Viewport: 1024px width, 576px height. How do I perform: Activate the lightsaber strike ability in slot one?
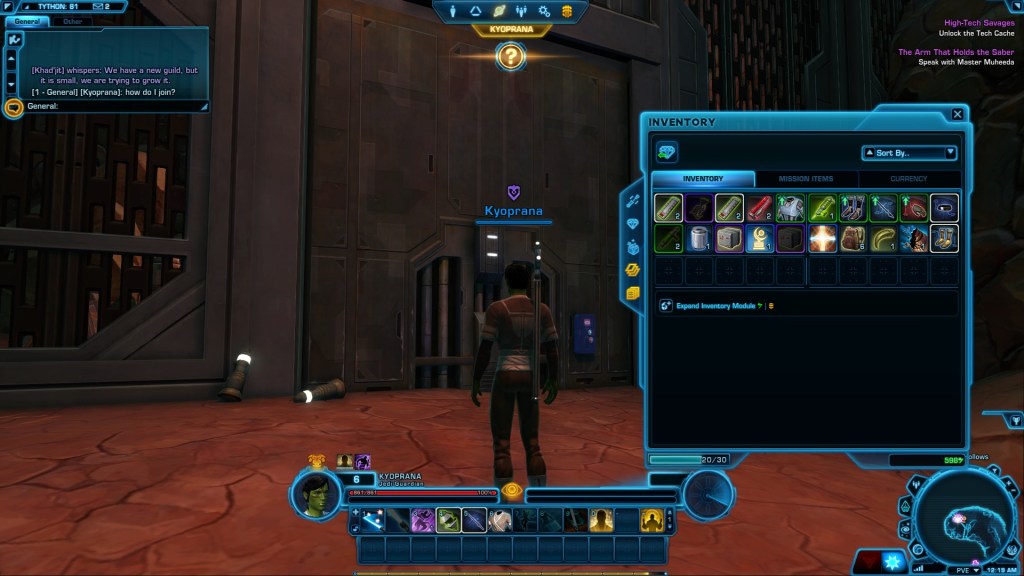pyautogui.click(x=374, y=520)
